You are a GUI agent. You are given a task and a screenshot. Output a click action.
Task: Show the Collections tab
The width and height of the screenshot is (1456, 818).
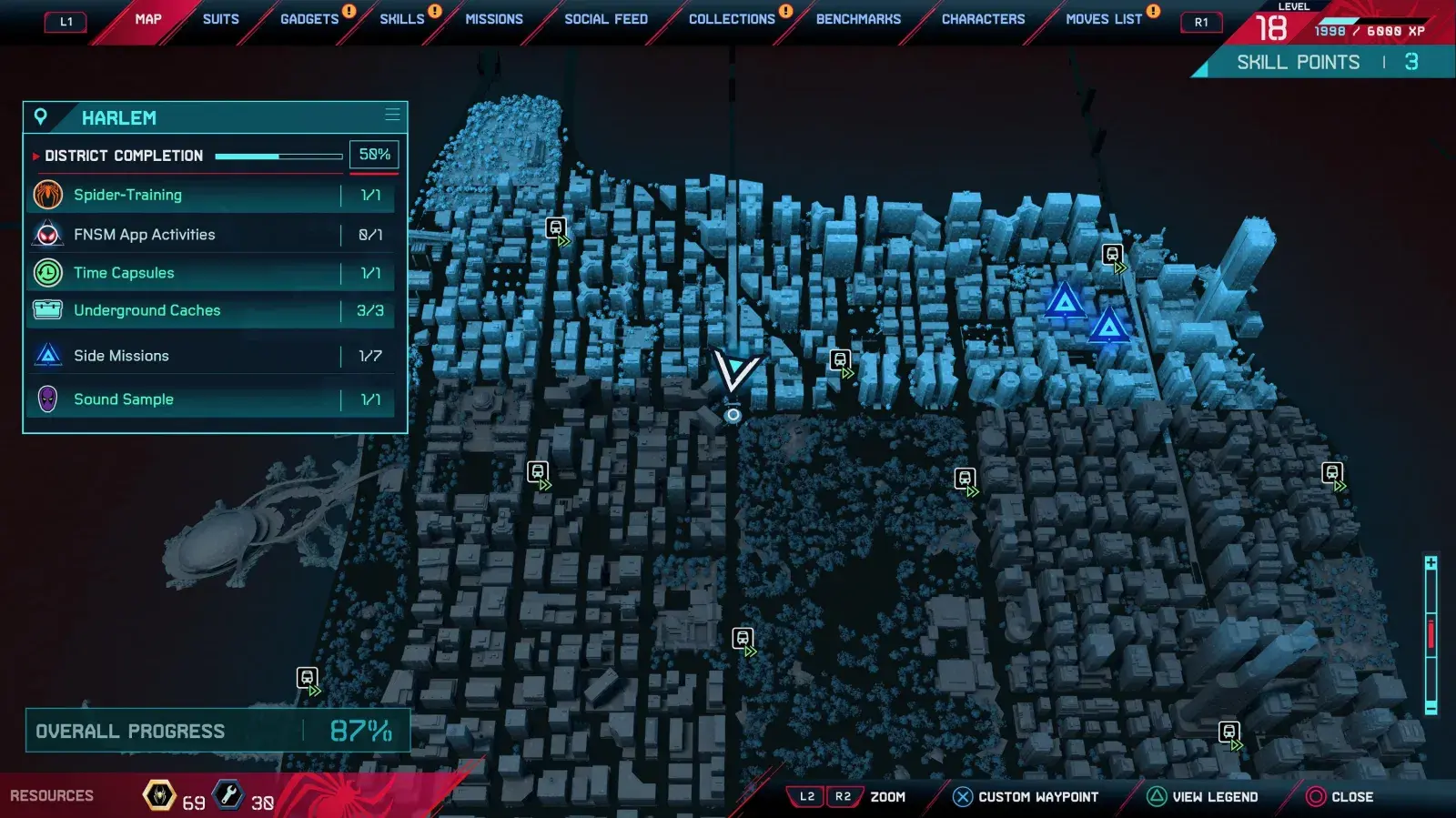[732, 19]
